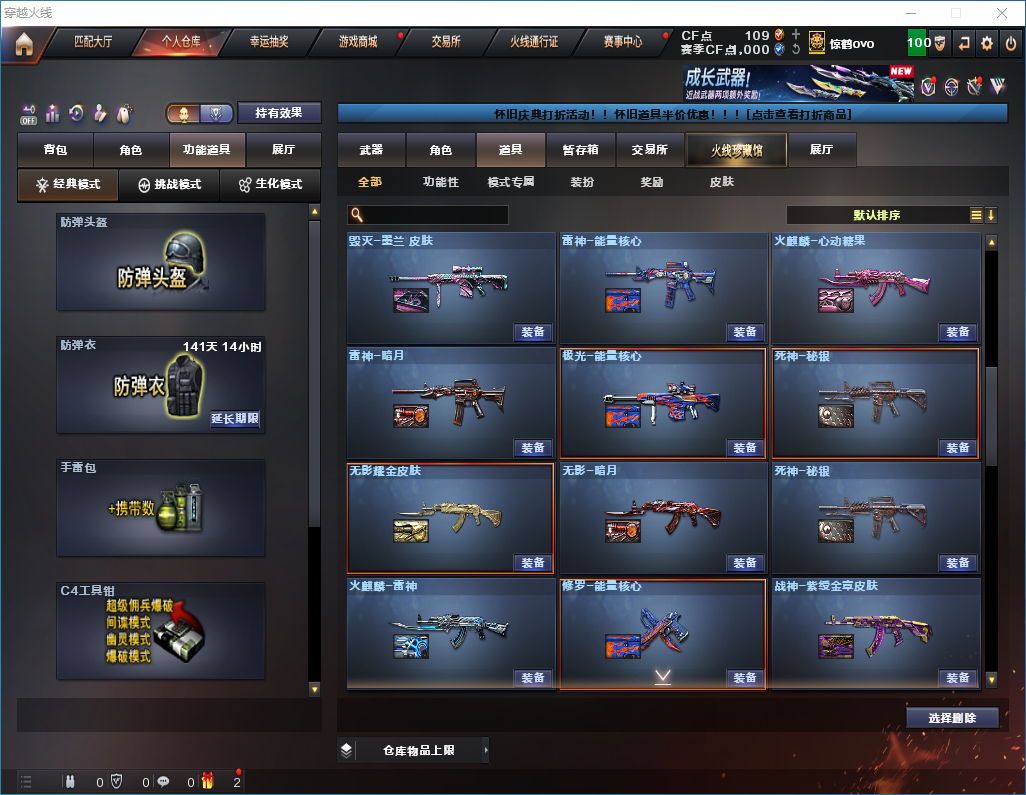Select the 防弹头盔 helmet item
The height and width of the screenshot is (795, 1026).
161,262
